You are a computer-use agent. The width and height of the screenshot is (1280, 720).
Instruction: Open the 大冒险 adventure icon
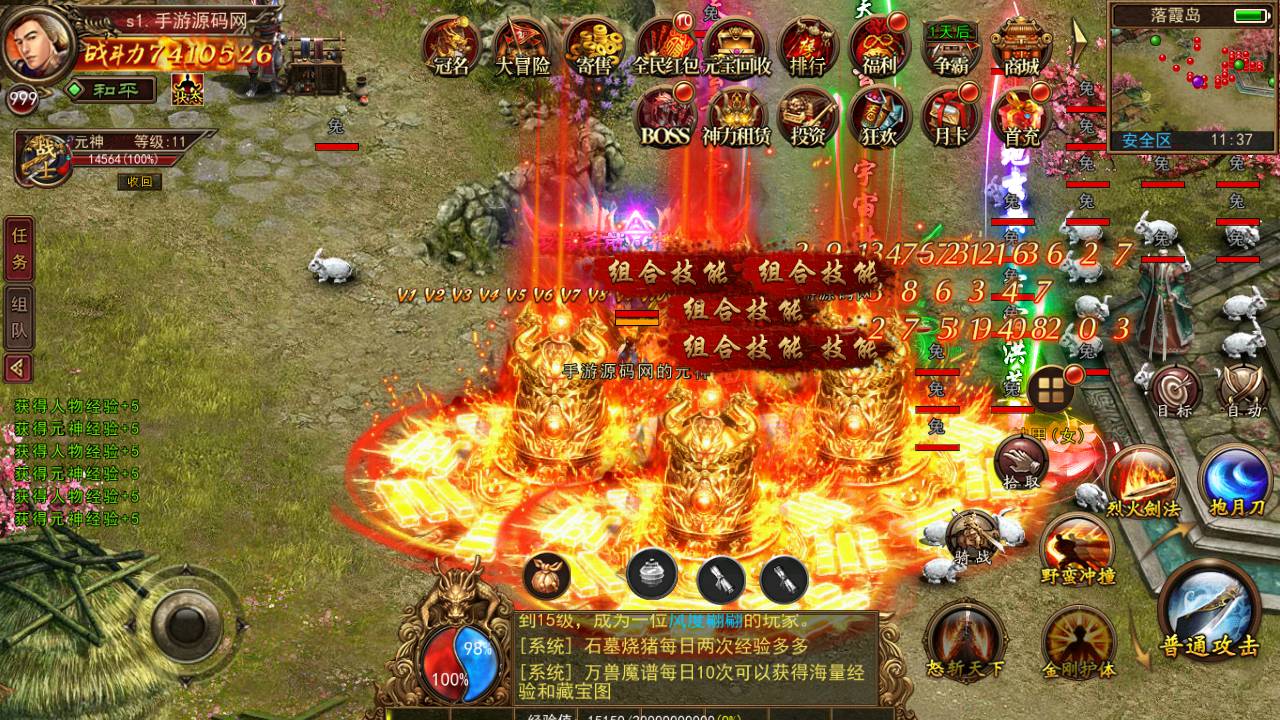pyautogui.click(x=523, y=46)
